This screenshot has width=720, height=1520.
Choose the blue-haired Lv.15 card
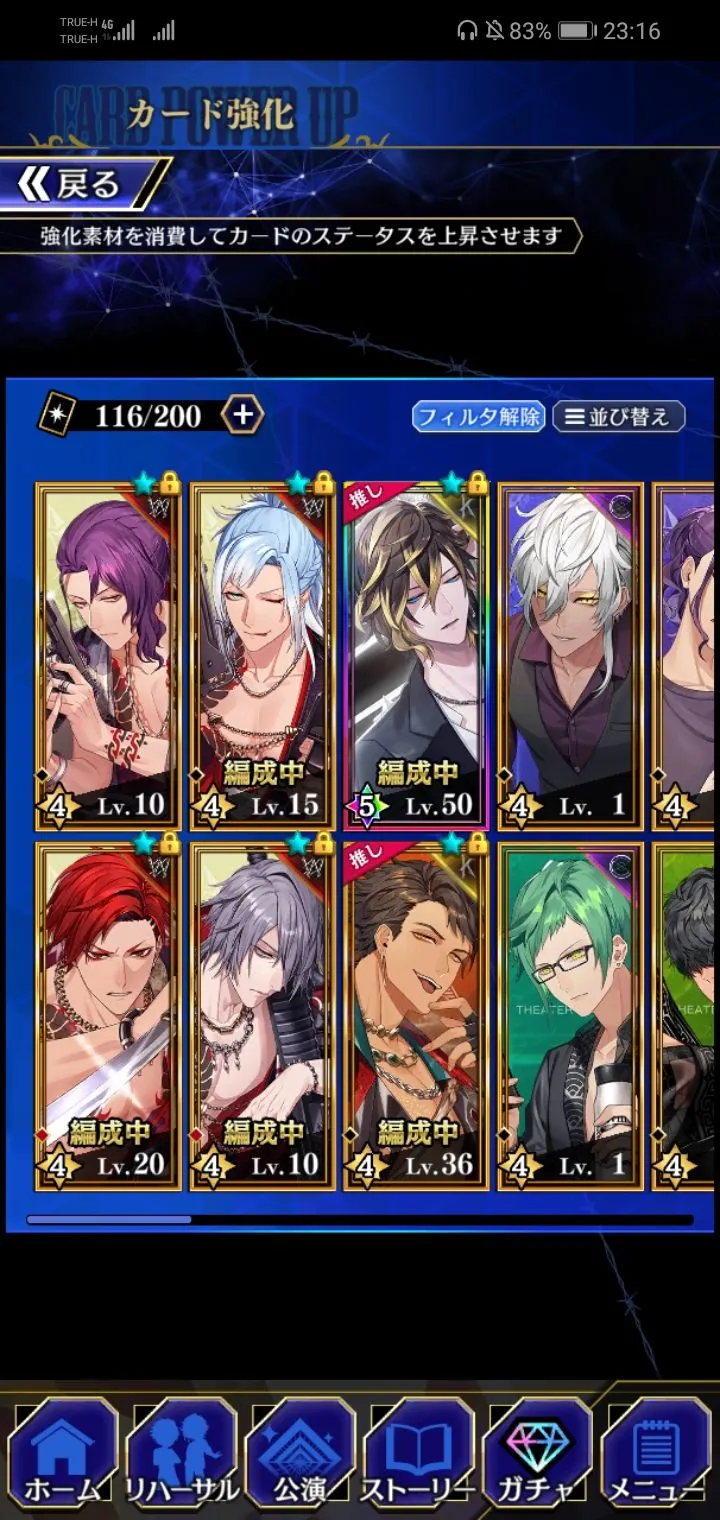click(263, 656)
